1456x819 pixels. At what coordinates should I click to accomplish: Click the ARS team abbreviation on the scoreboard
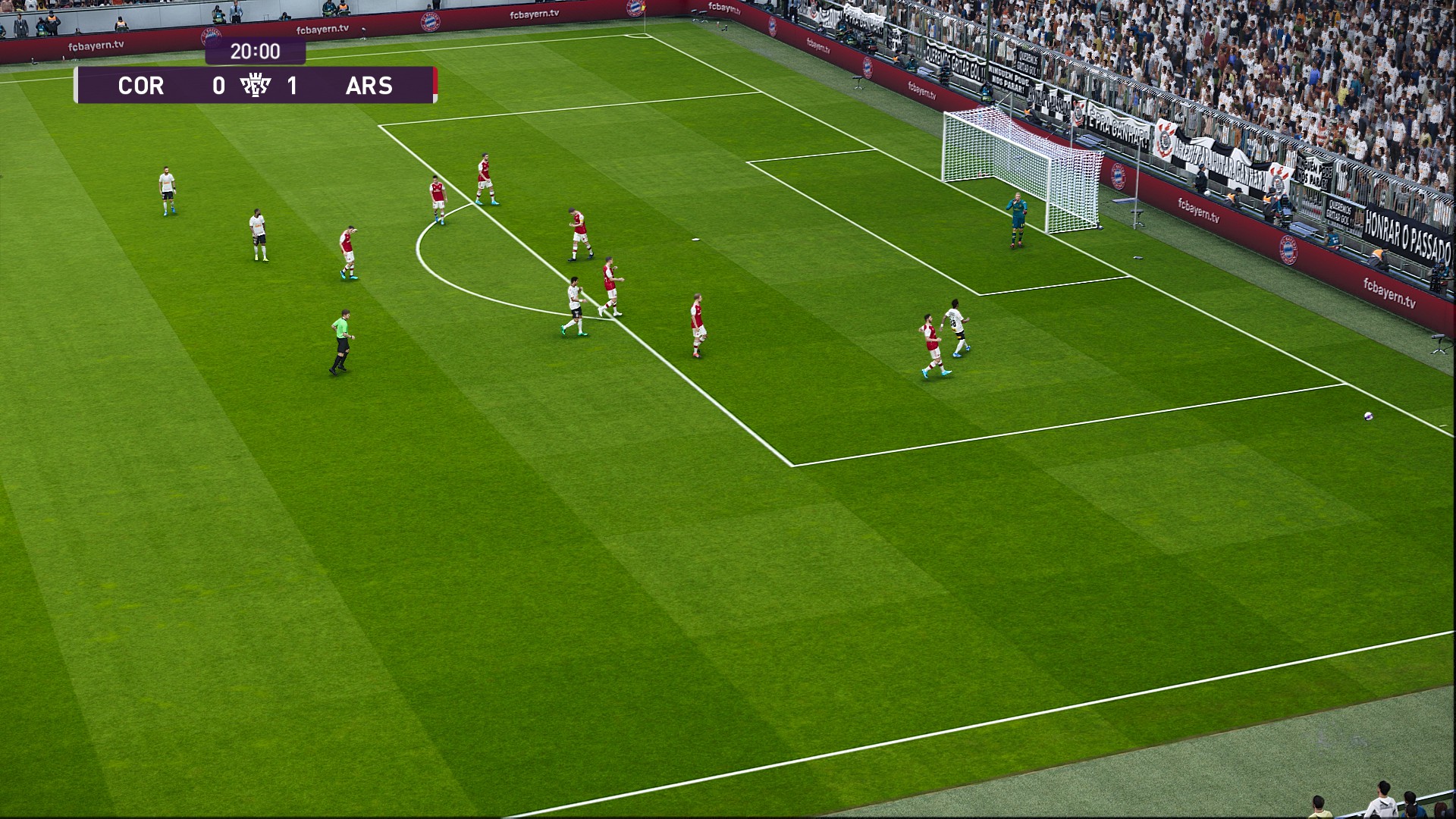pyautogui.click(x=370, y=86)
